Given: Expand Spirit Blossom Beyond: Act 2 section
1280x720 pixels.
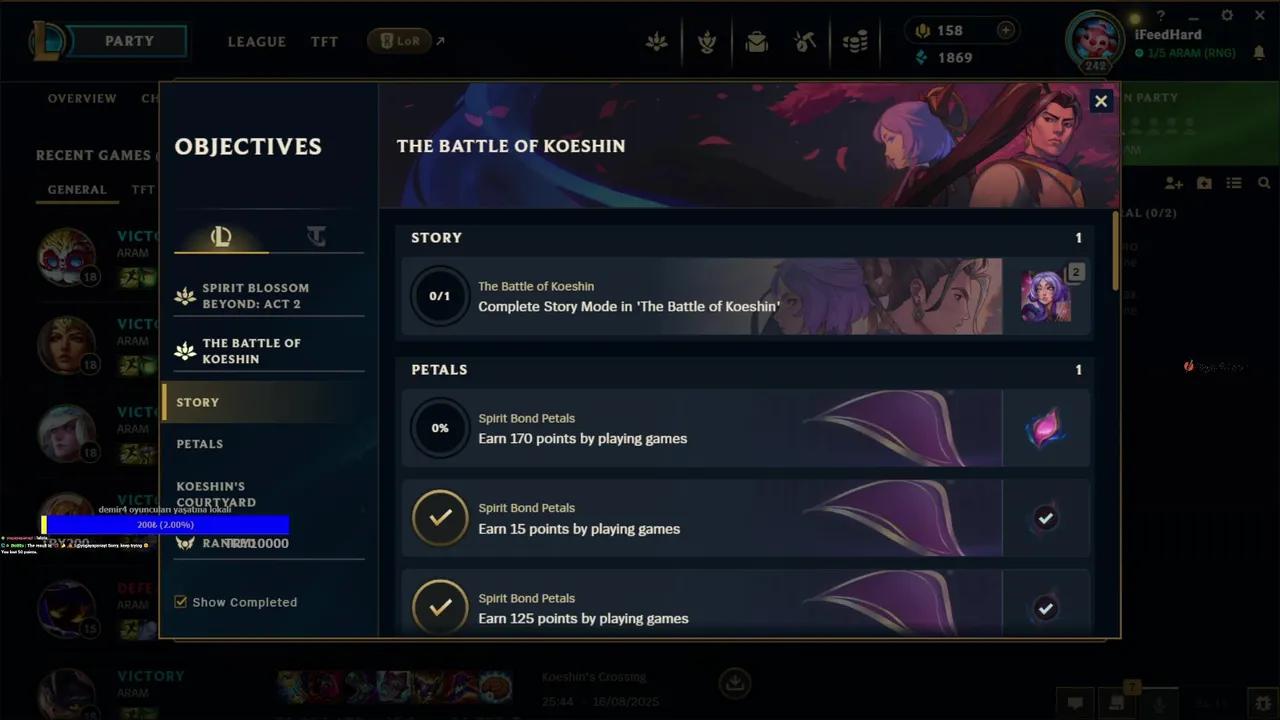Looking at the screenshot, I should [256, 295].
